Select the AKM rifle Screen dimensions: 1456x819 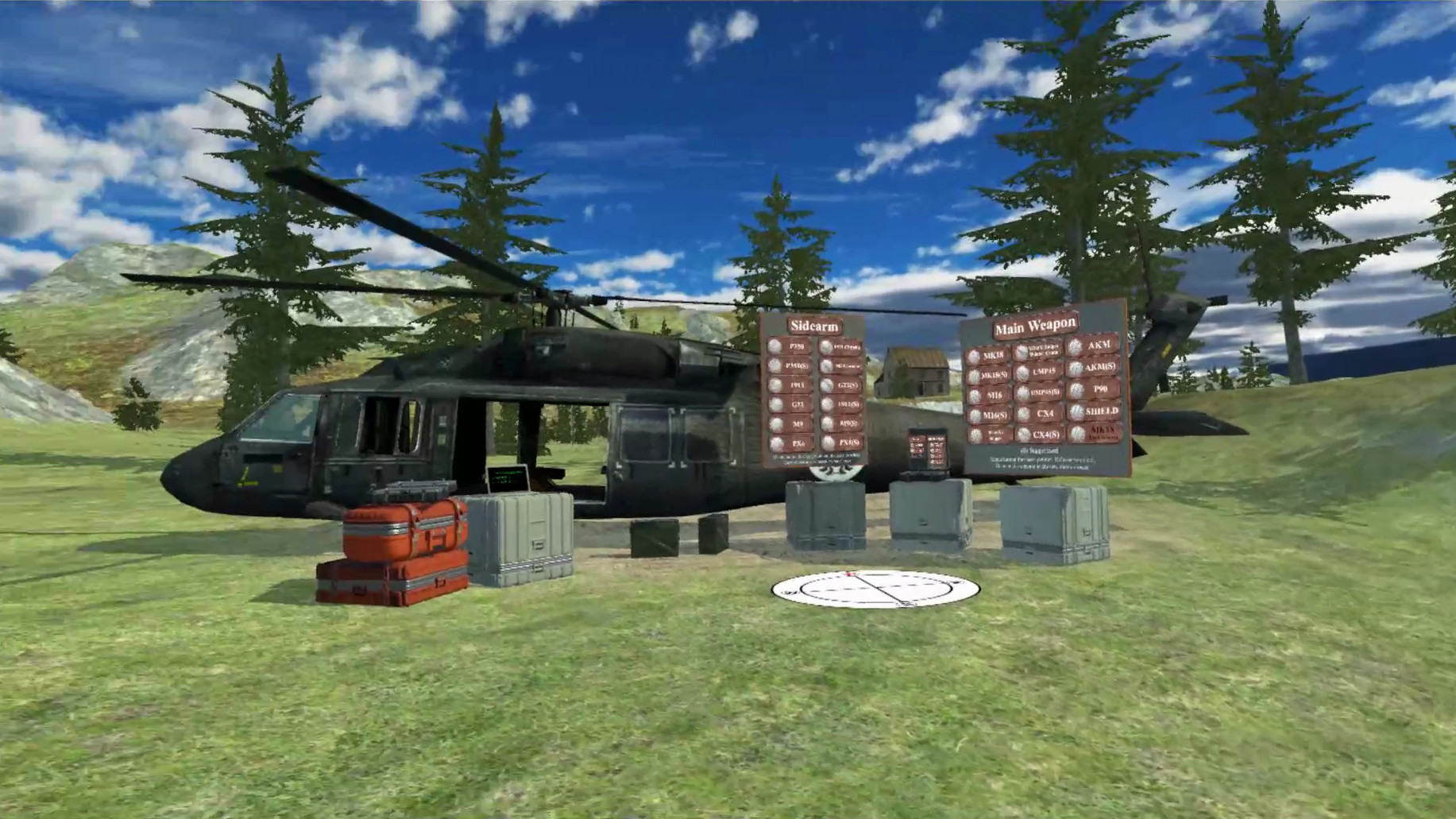pos(1095,345)
